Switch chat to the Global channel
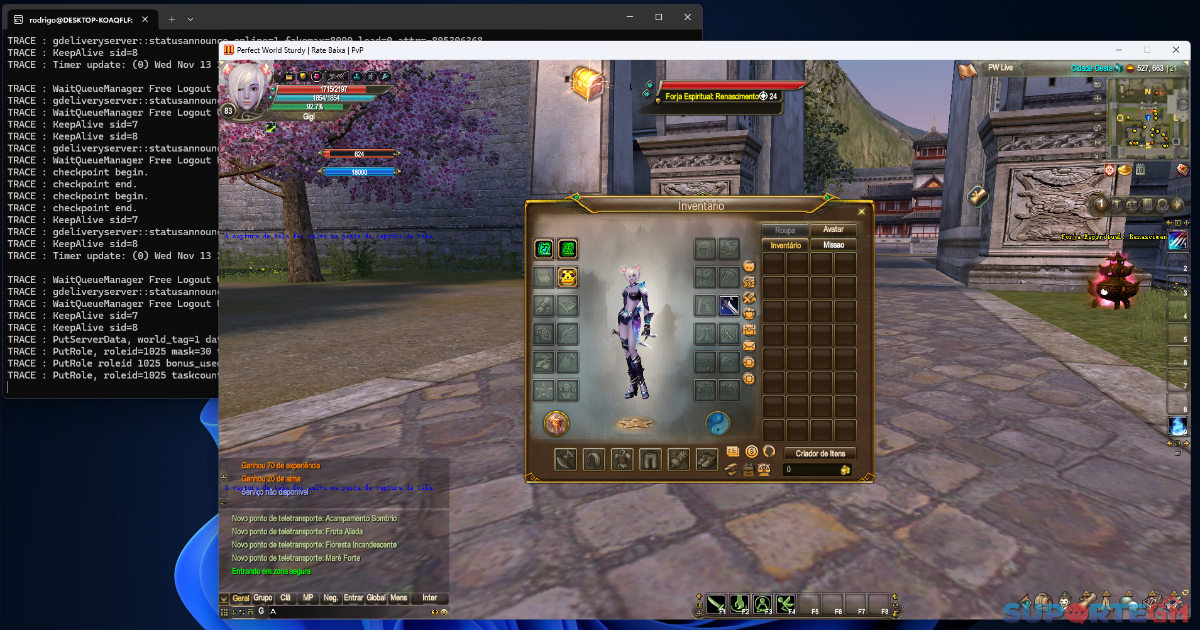Image resolution: width=1200 pixels, height=630 pixels. [376, 598]
